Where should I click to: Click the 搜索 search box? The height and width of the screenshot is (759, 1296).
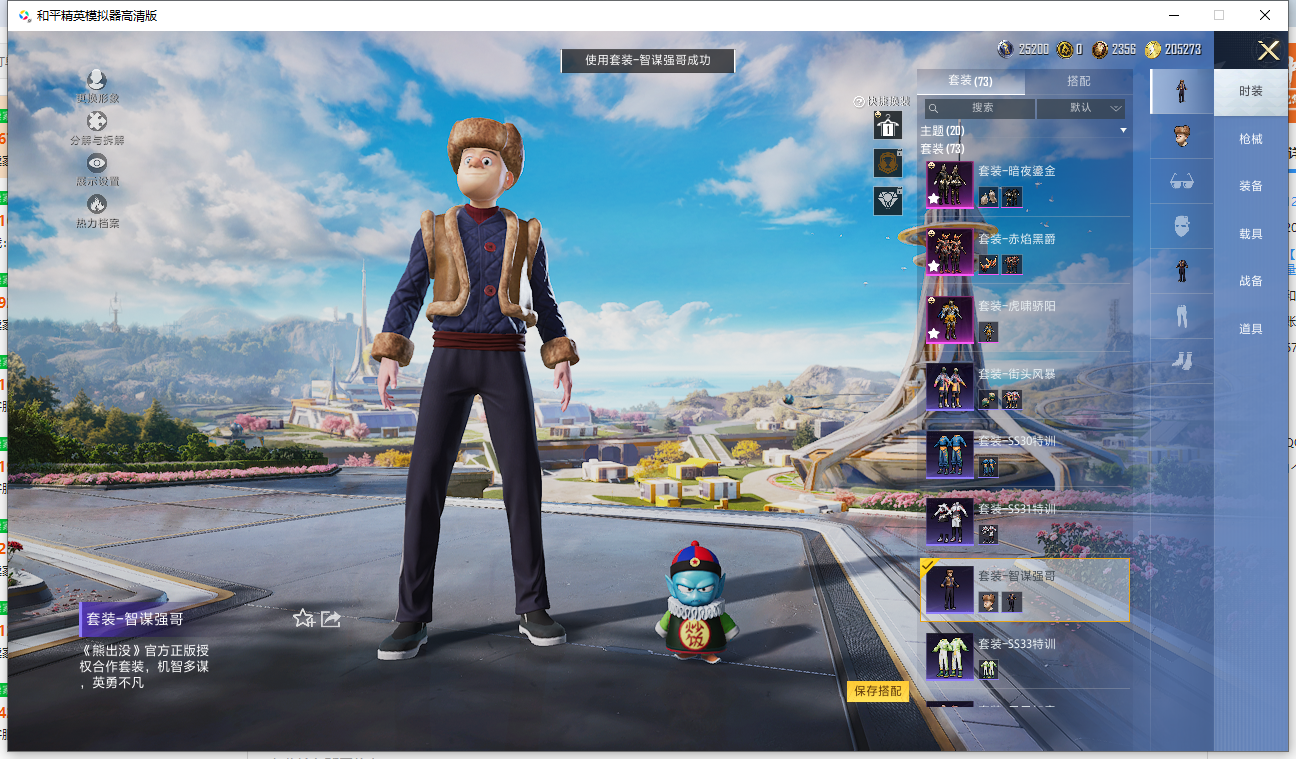980,108
